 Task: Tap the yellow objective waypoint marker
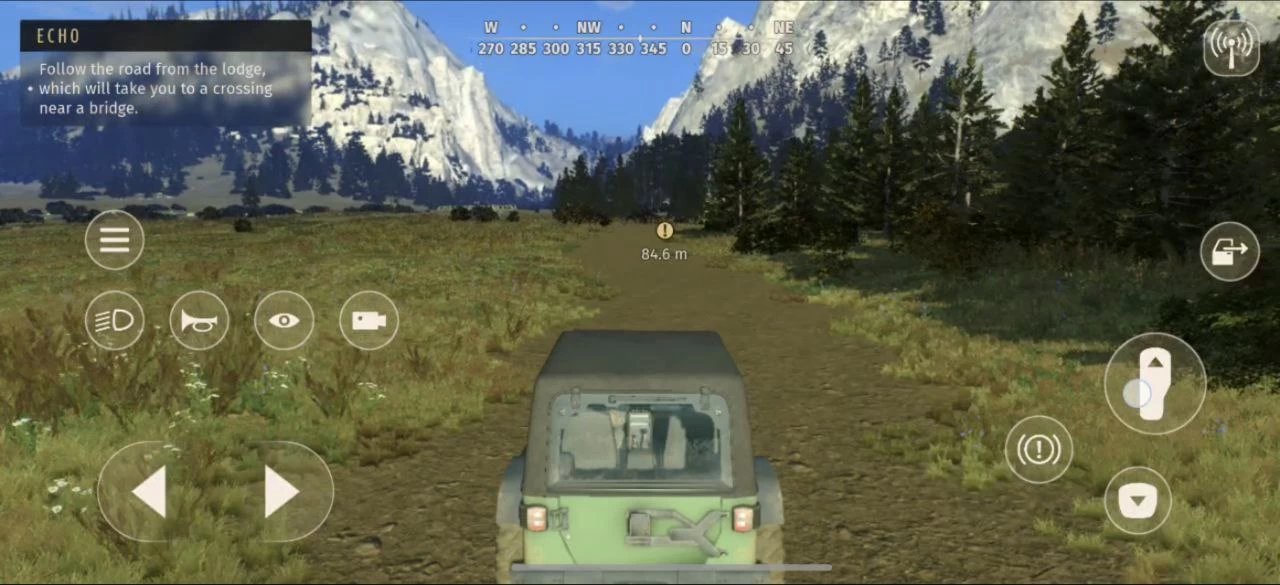coord(664,231)
